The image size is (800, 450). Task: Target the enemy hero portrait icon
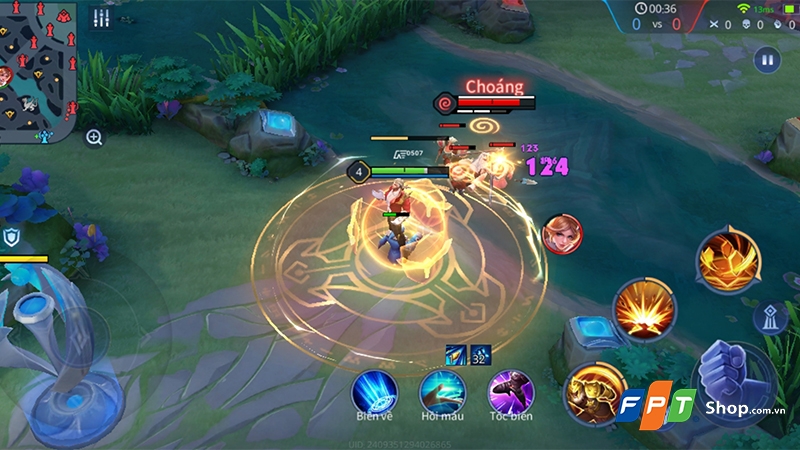(x=561, y=233)
